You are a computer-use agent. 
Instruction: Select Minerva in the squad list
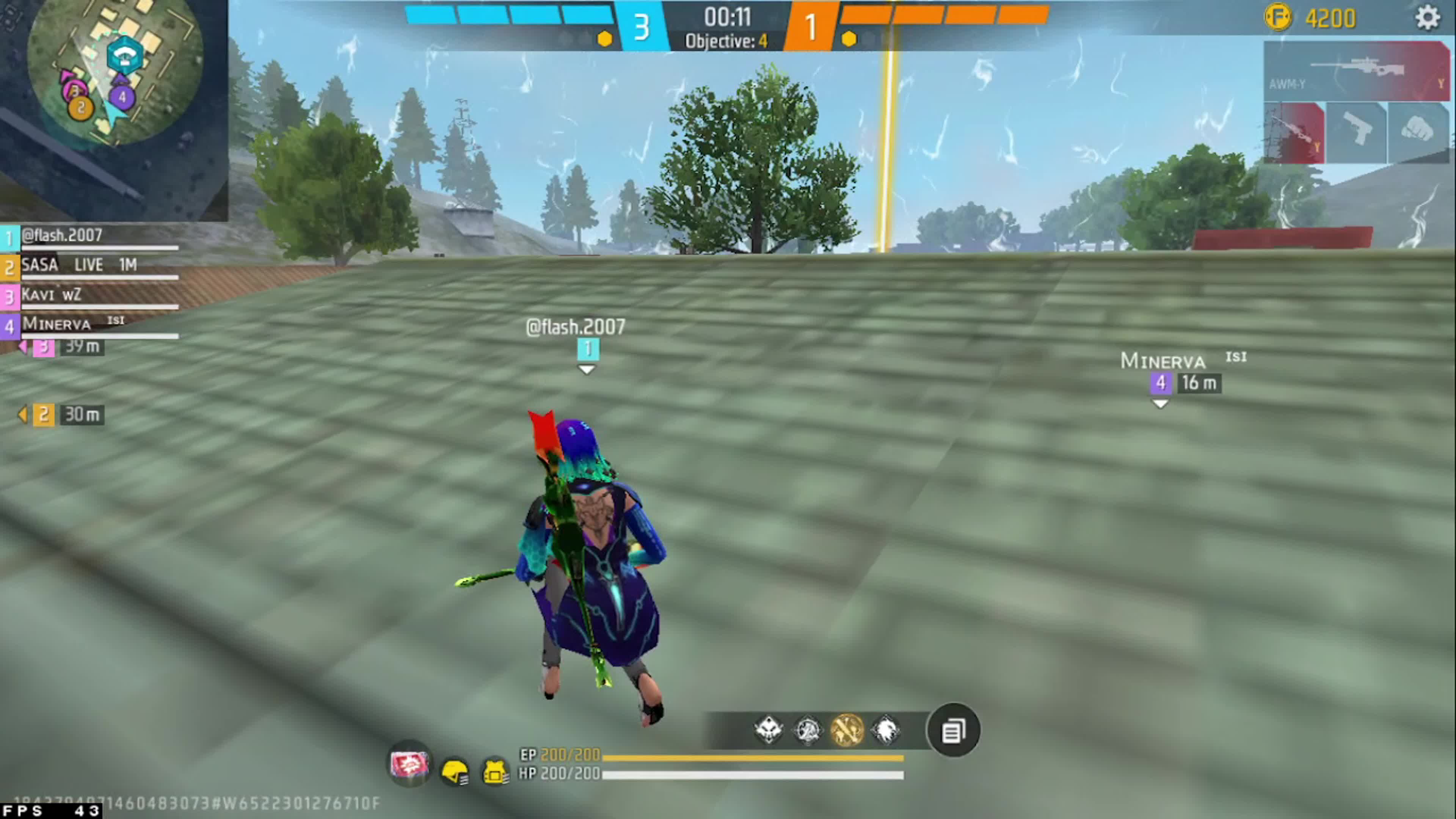coord(91,325)
